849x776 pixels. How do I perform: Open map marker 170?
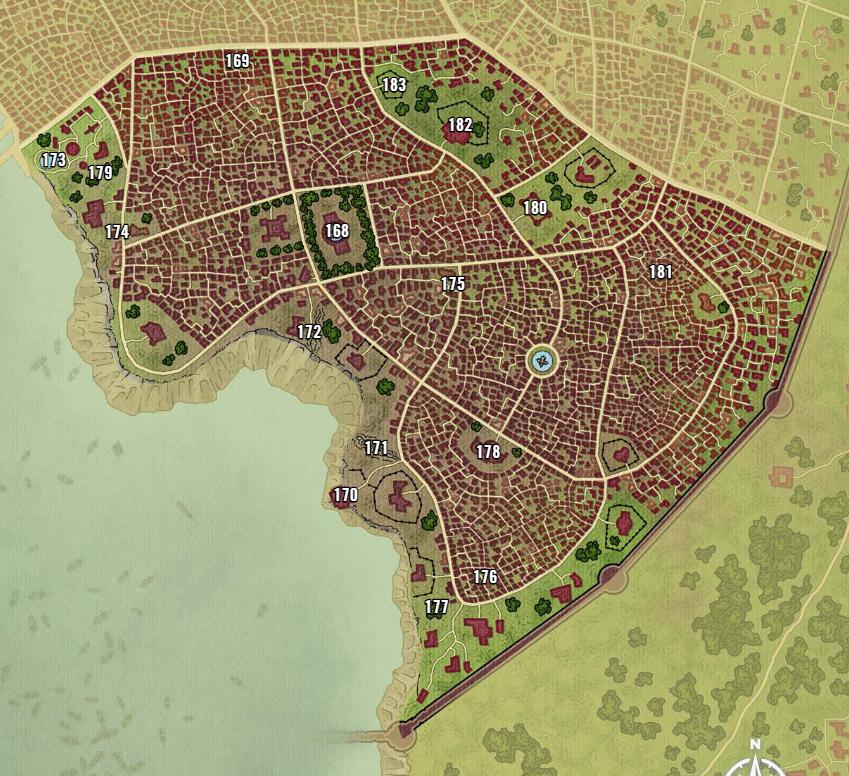(x=346, y=495)
